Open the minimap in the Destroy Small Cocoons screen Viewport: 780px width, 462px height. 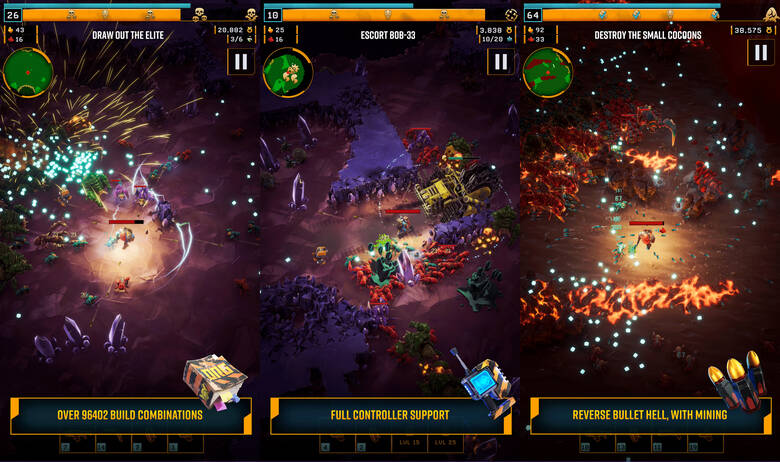546,69
